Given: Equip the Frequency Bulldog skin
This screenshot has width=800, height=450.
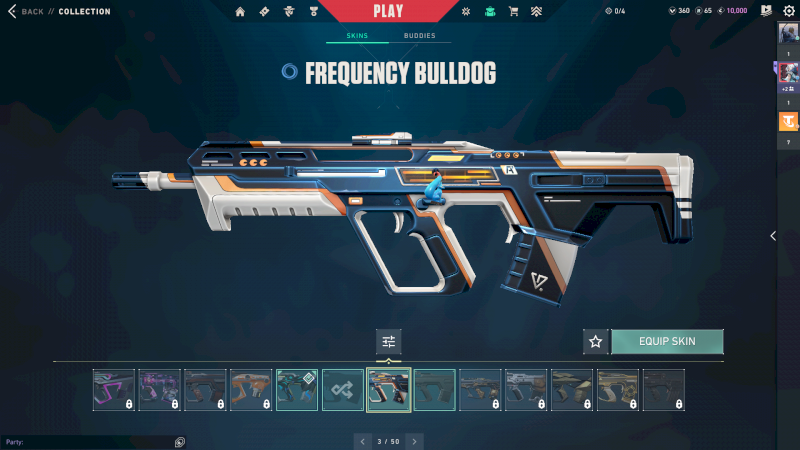Looking at the screenshot, I should point(667,341).
